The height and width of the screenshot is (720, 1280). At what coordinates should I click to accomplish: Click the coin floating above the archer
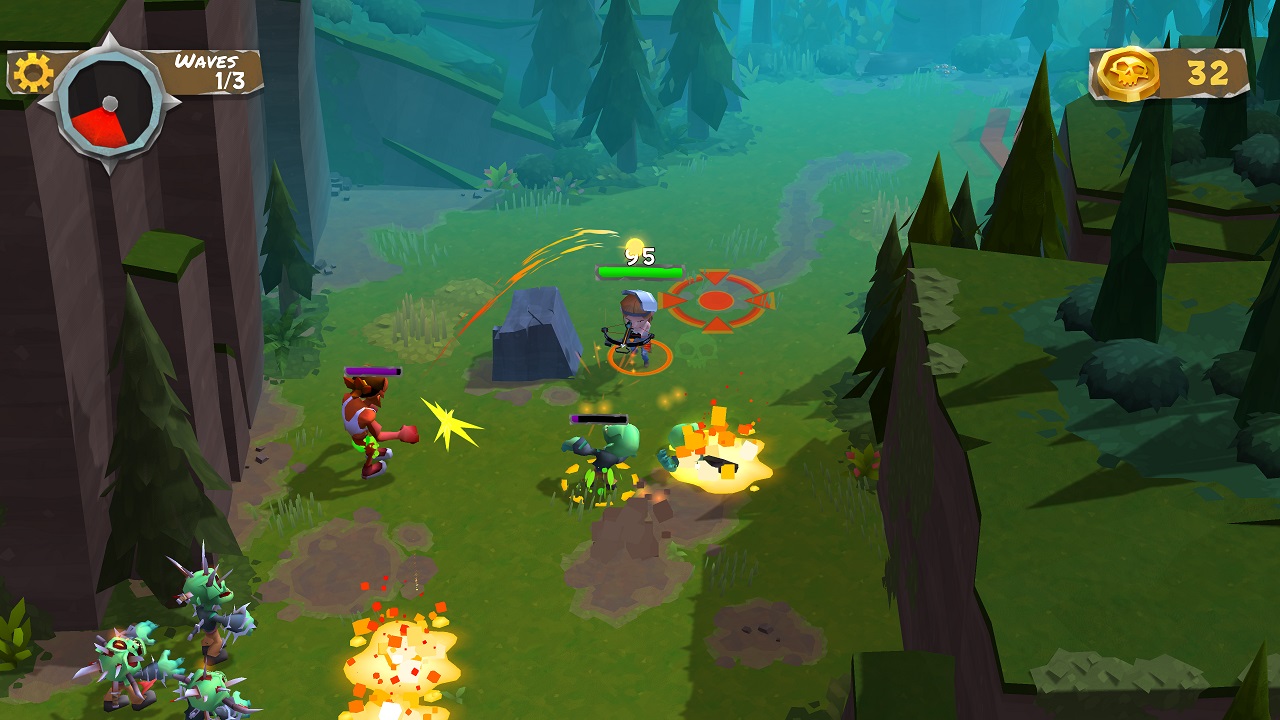pos(633,245)
